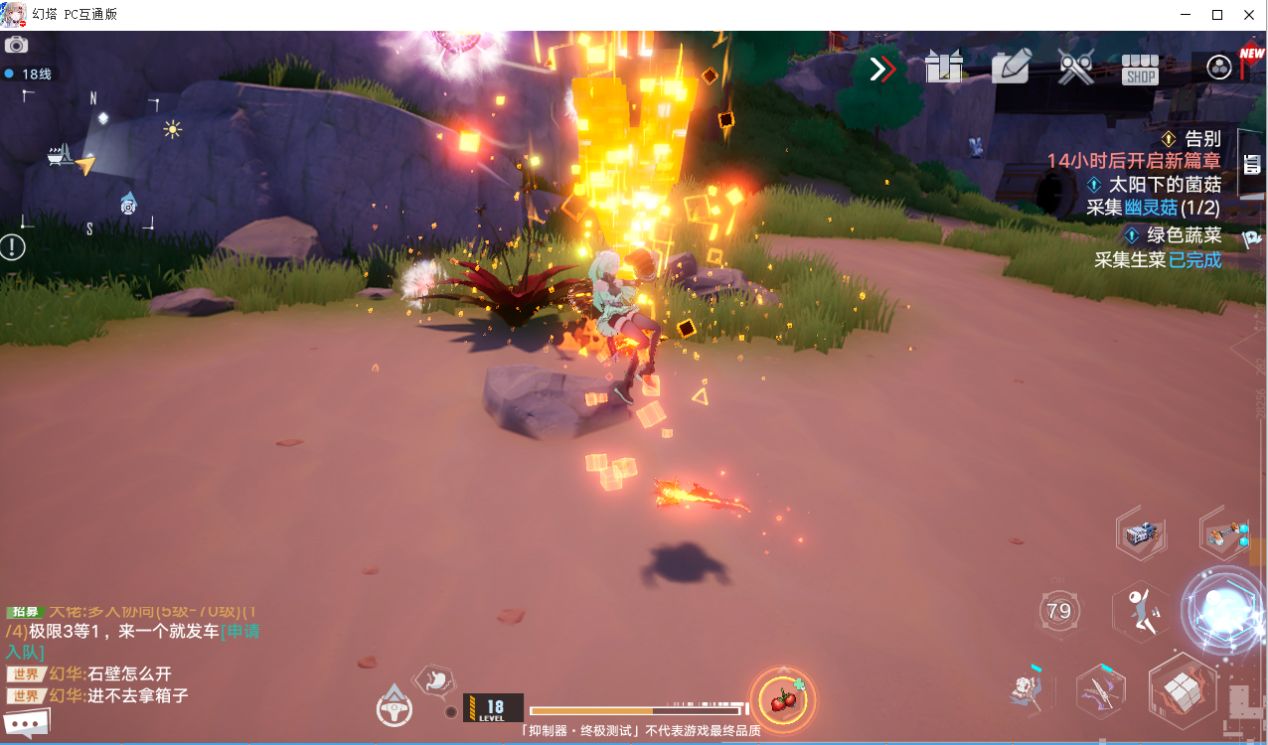Open the pencil and notepad icon
1268x745 pixels.
tap(1010, 68)
